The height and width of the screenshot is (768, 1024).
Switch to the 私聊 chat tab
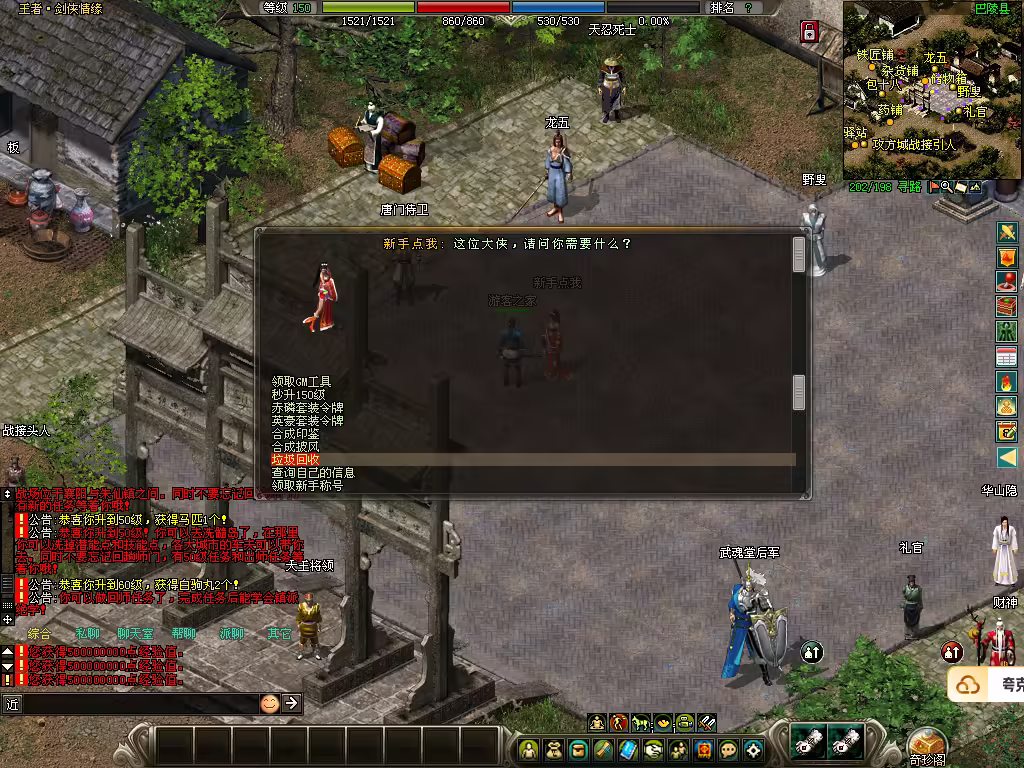click(x=87, y=634)
